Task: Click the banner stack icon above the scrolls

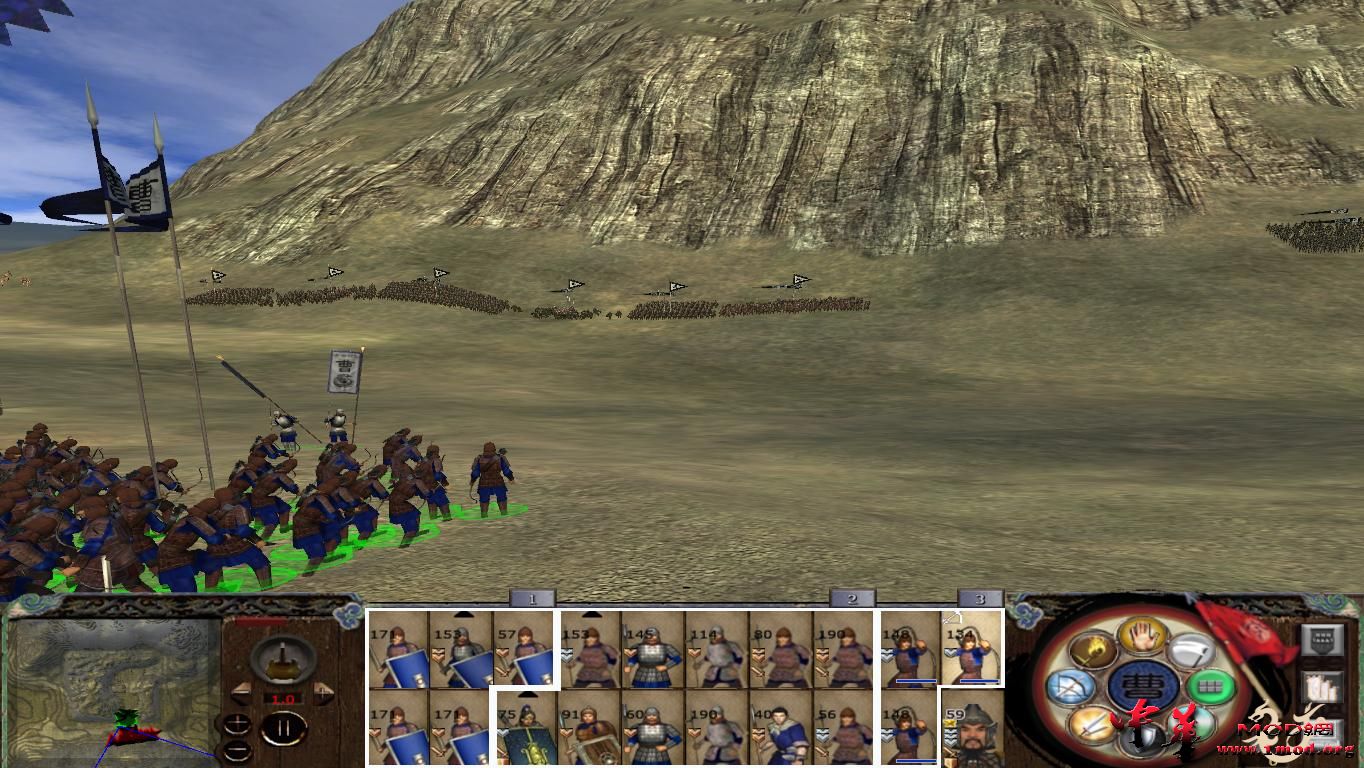Action: coord(1323,639)
